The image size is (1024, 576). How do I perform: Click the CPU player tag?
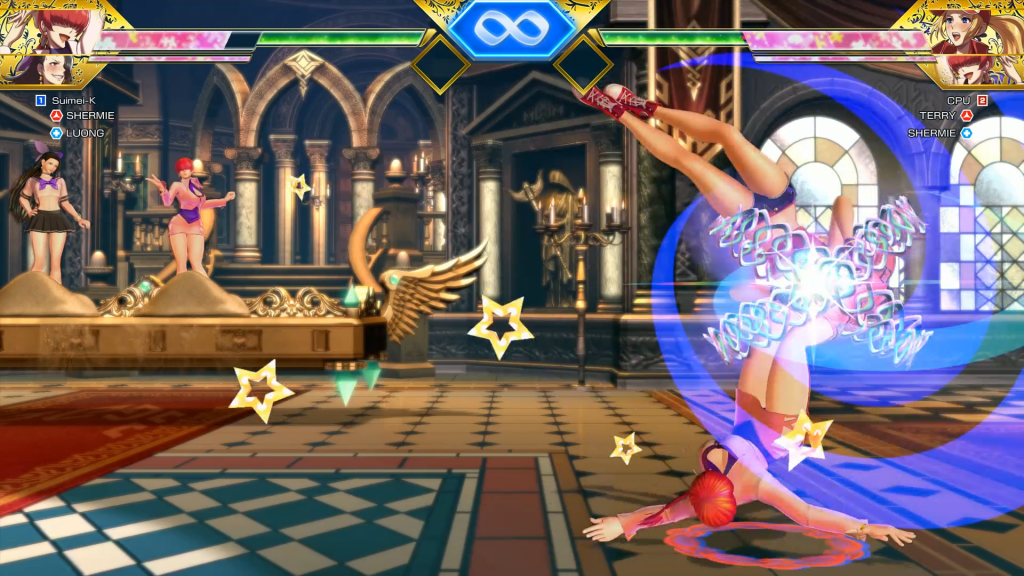(x=958, y=100)
